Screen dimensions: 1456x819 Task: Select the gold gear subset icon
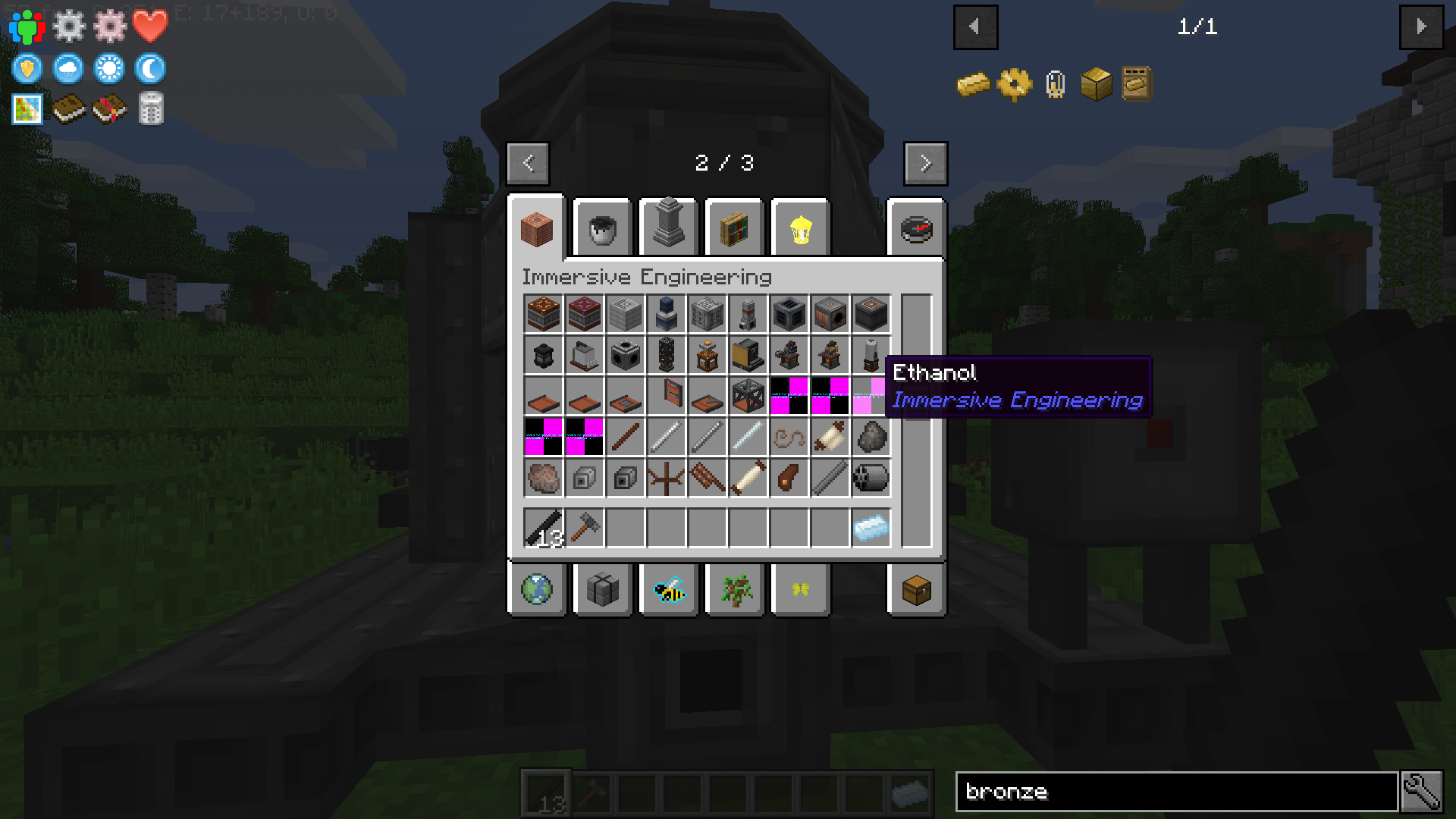pyautogui.click(x=1014, y=83)
